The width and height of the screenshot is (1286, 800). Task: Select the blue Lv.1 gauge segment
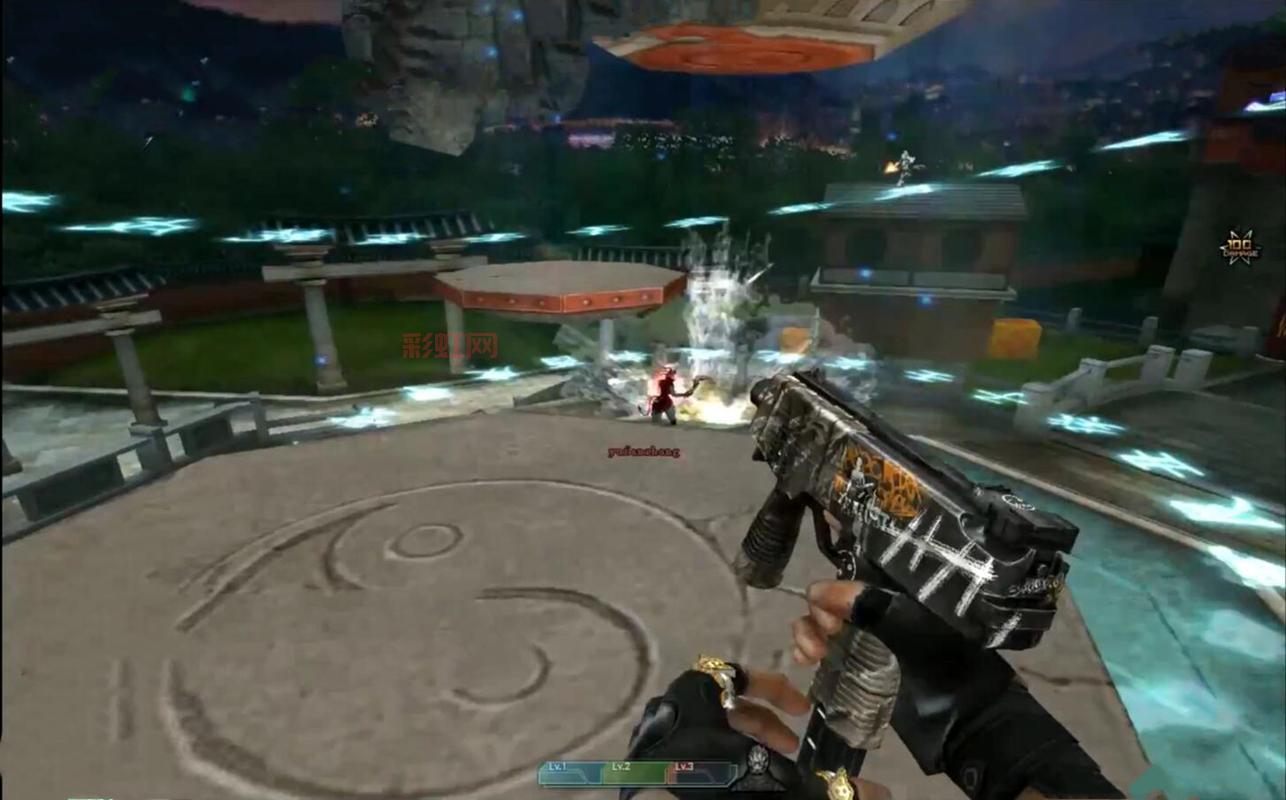point(571,773)
